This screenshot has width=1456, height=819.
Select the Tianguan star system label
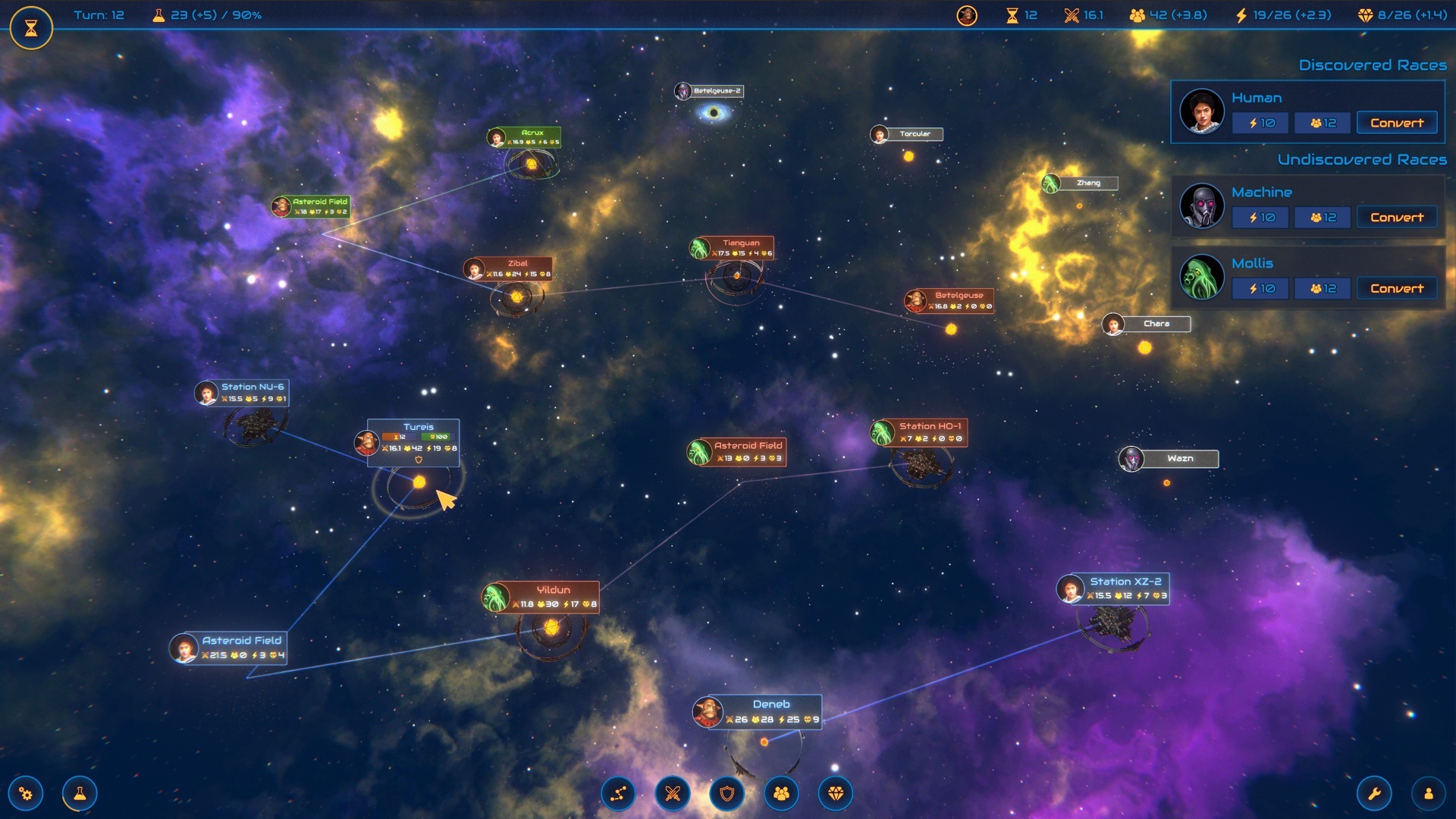(740, 243)
